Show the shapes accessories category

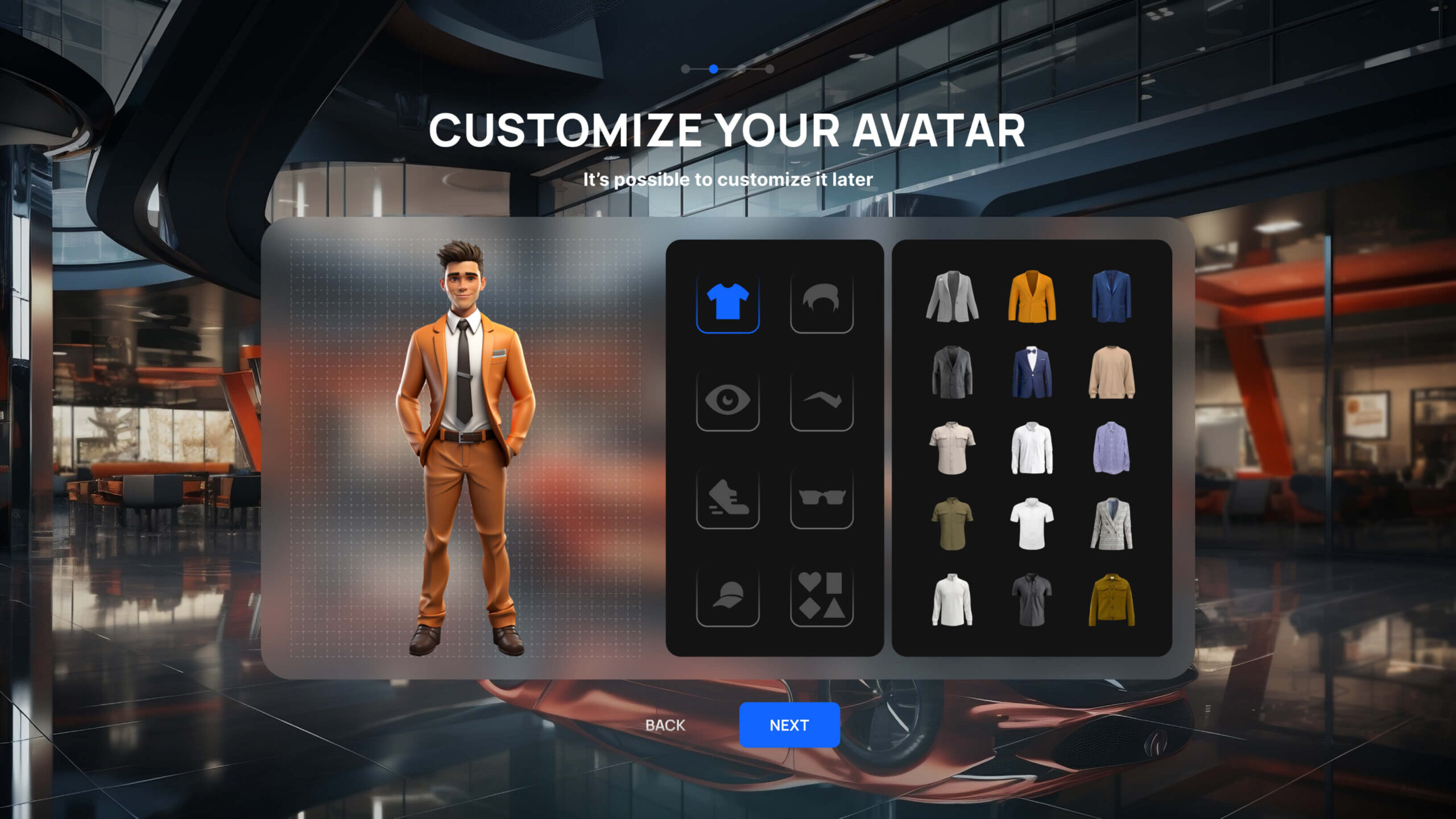point(821,595)
